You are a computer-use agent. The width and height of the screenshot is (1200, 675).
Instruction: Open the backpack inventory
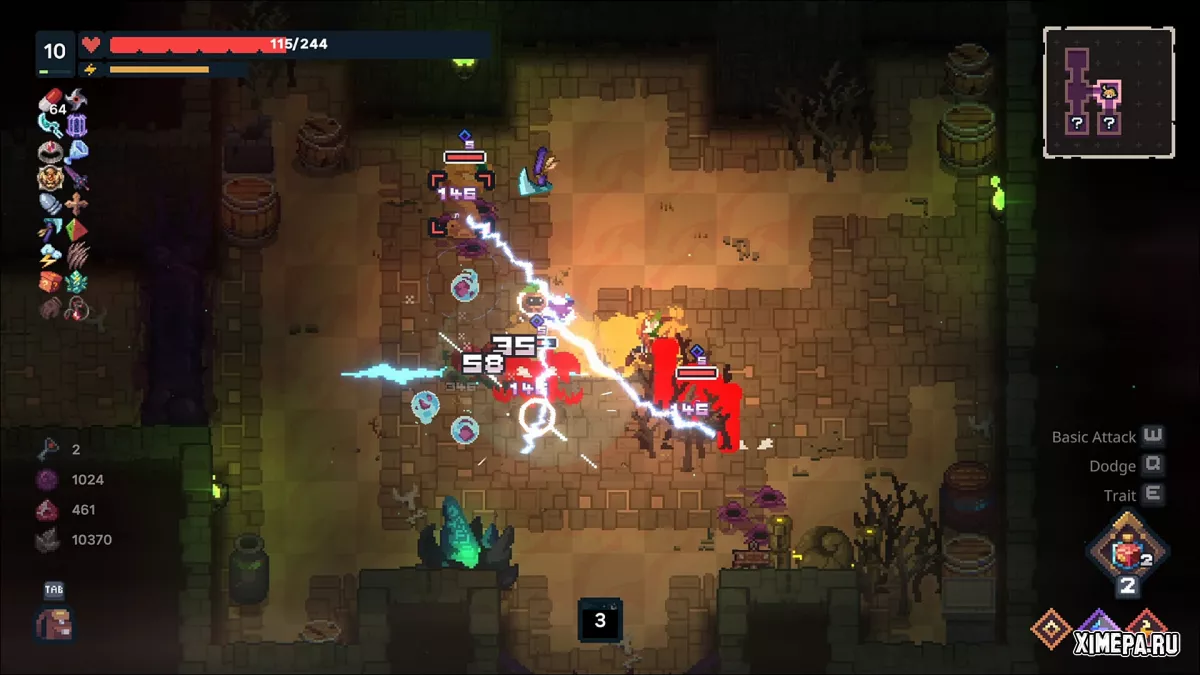(x=54, y=623)
